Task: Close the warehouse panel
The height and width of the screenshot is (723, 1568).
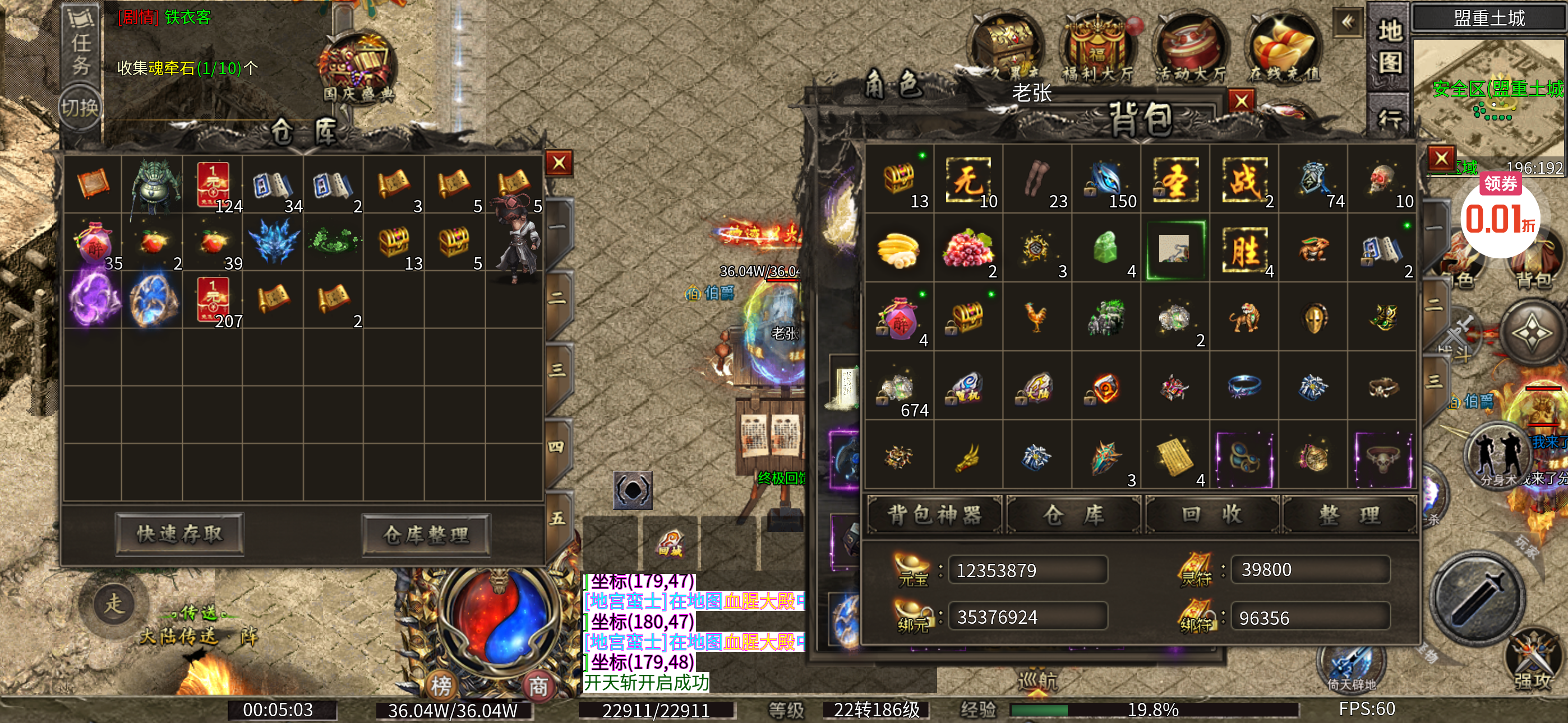Action: tap(559, 163)
